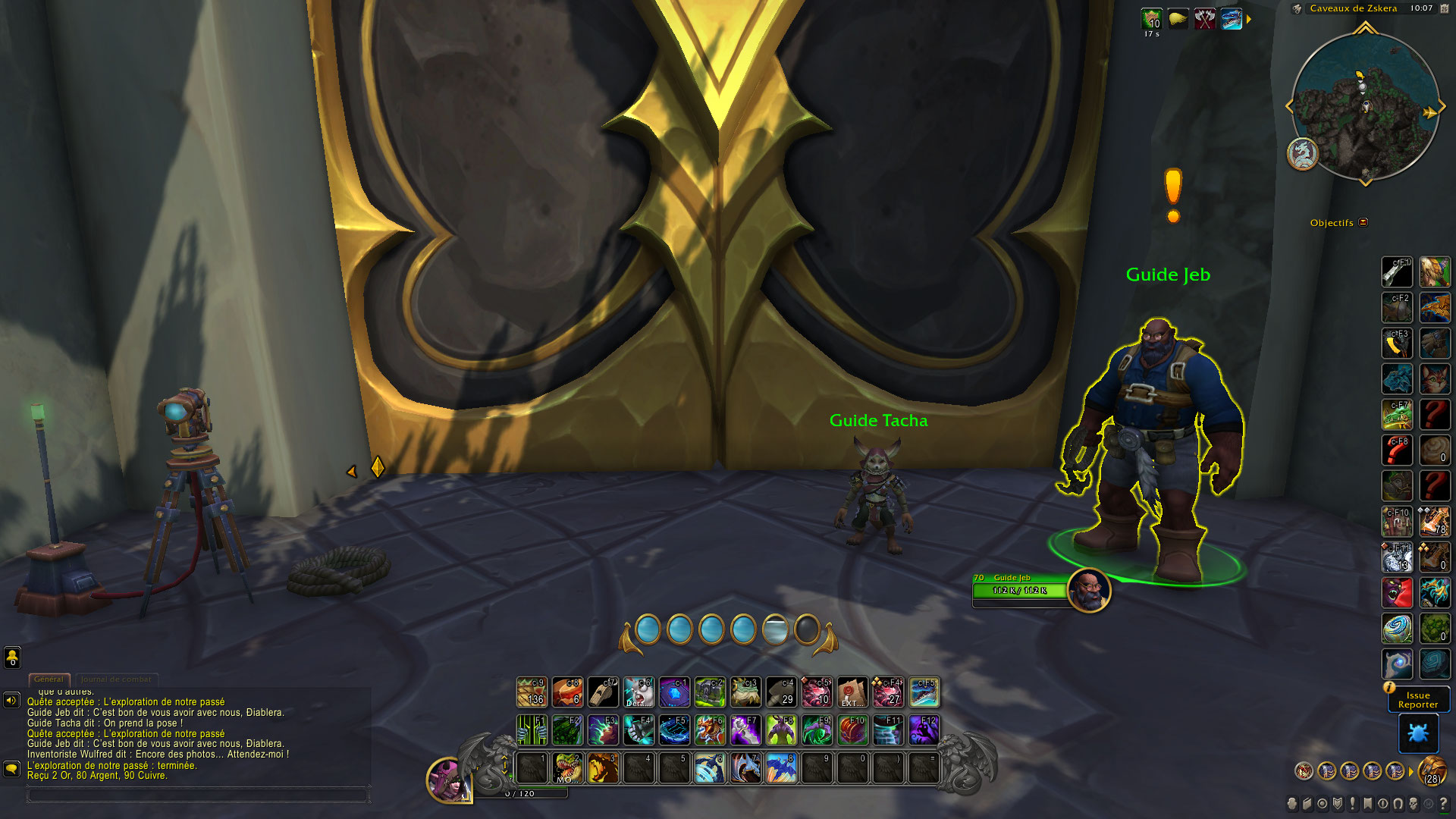Open the dragon emblem button on the minimap

tap(1303, 154)
